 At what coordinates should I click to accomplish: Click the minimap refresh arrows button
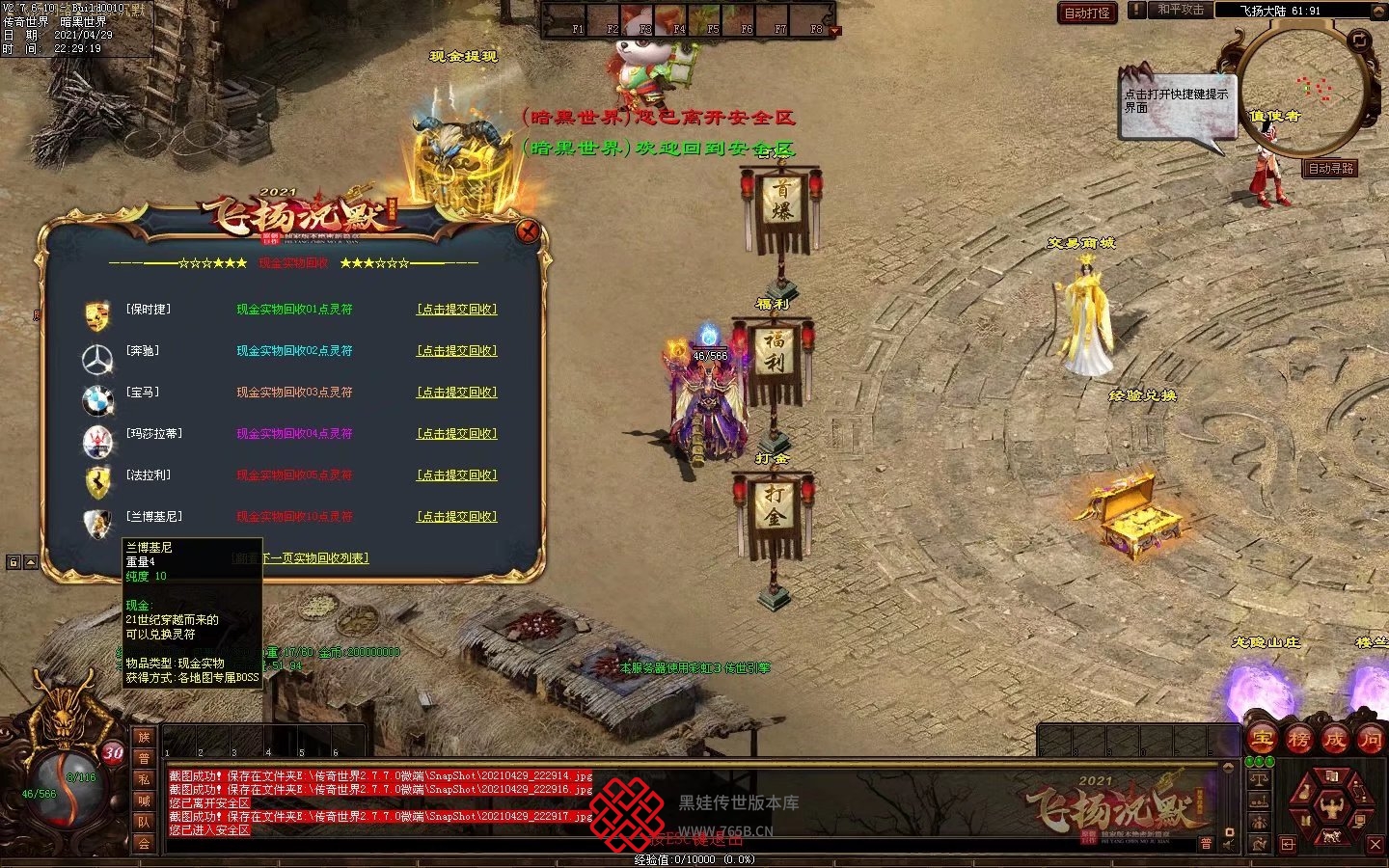click(x=1358, y=41)
